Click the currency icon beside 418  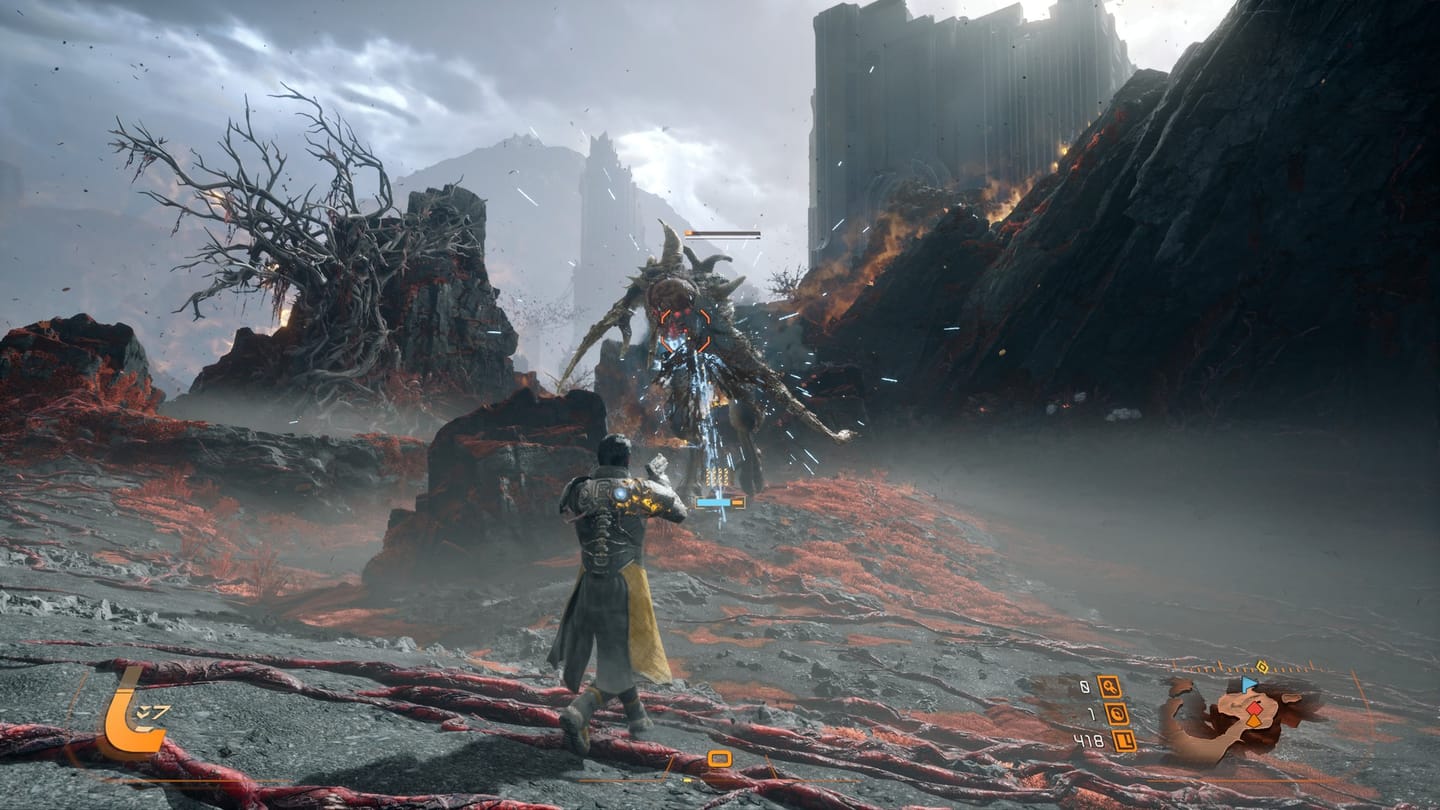pyautogui.click(x=1123, y=741)
